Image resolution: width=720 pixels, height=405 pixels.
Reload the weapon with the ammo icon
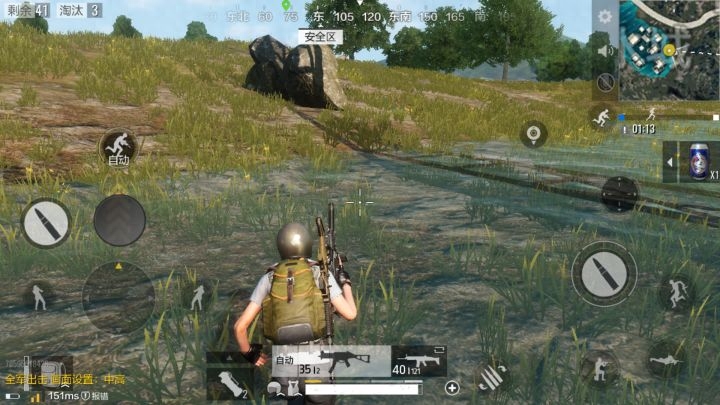(x=490, y=377)
